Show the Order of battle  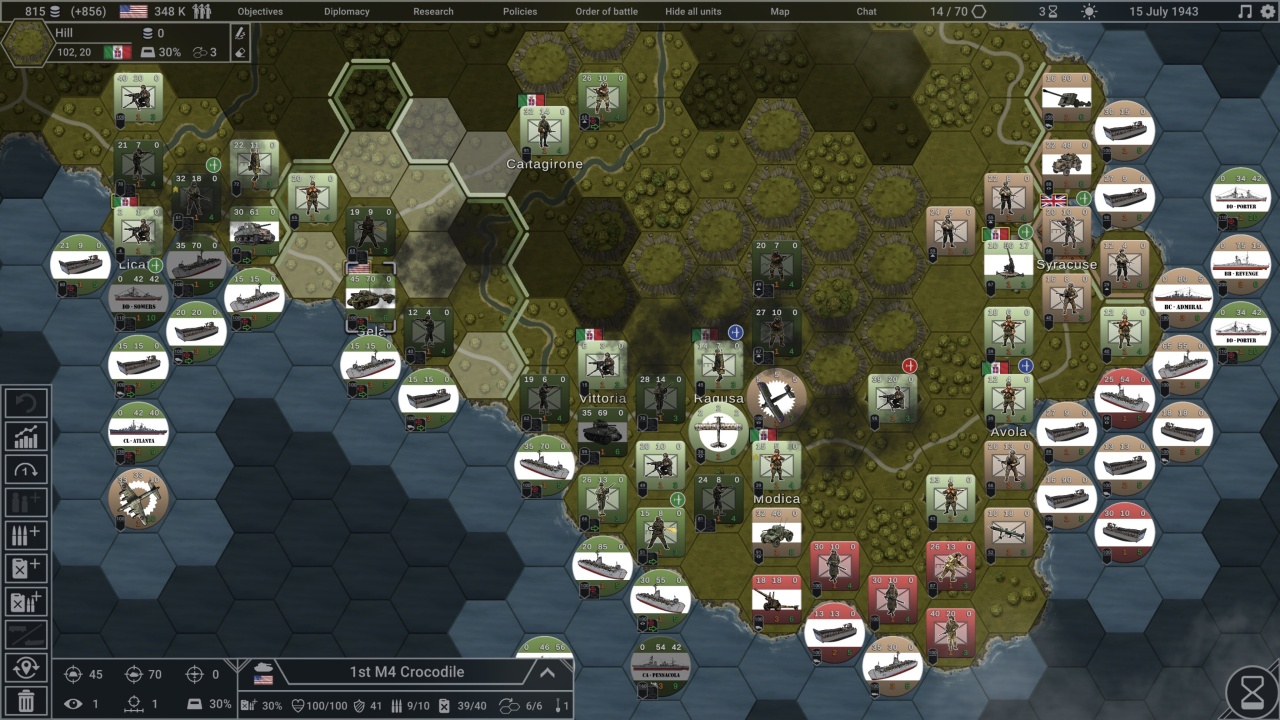(x=606, y=12)
